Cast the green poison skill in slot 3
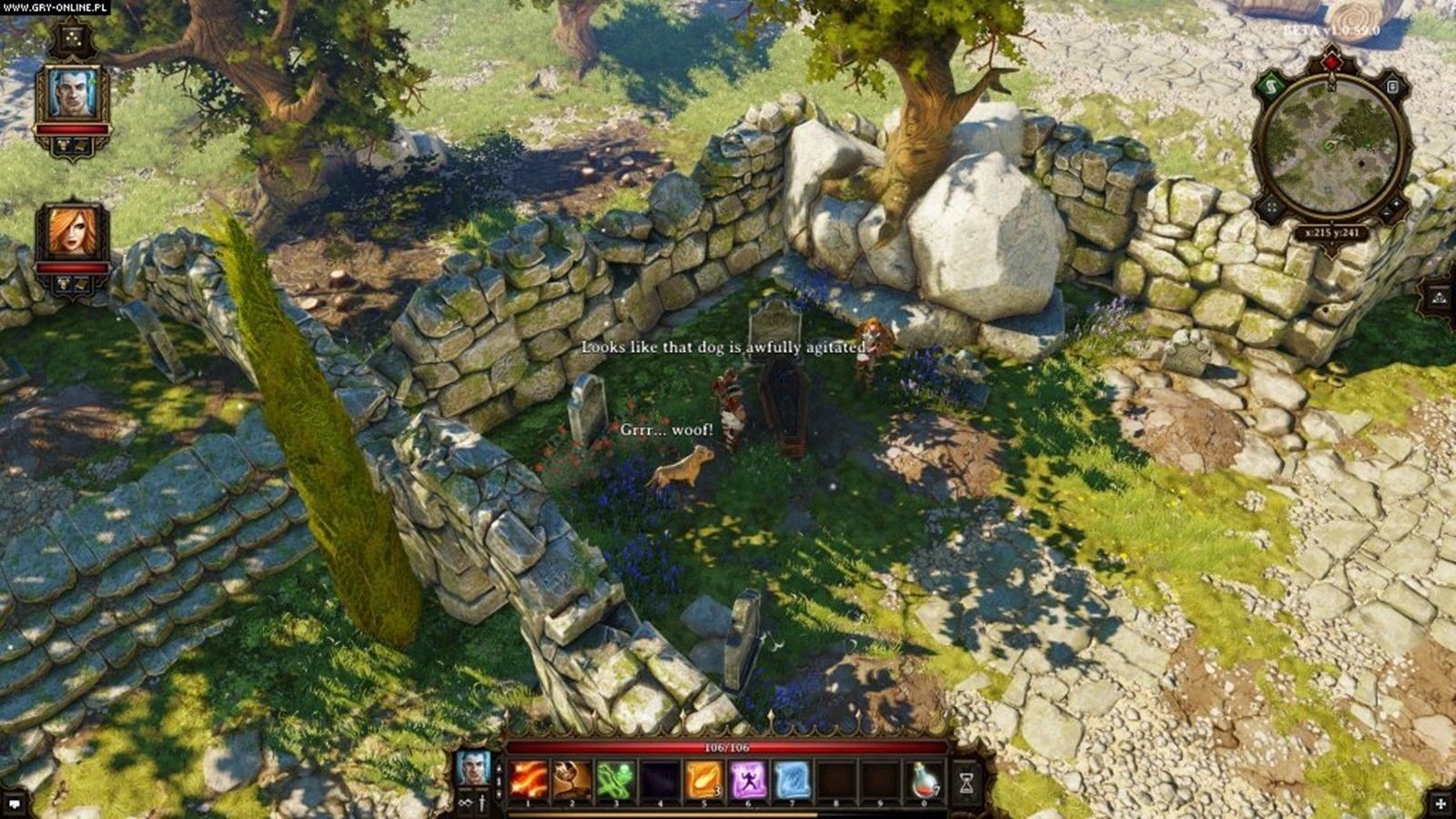 coord(615,780)
